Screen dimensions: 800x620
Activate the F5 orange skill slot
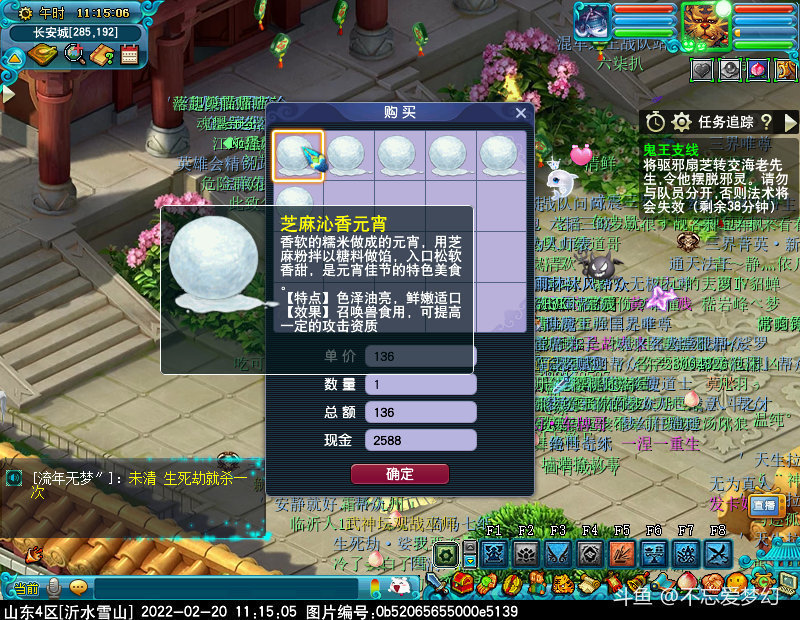(622, 553)
